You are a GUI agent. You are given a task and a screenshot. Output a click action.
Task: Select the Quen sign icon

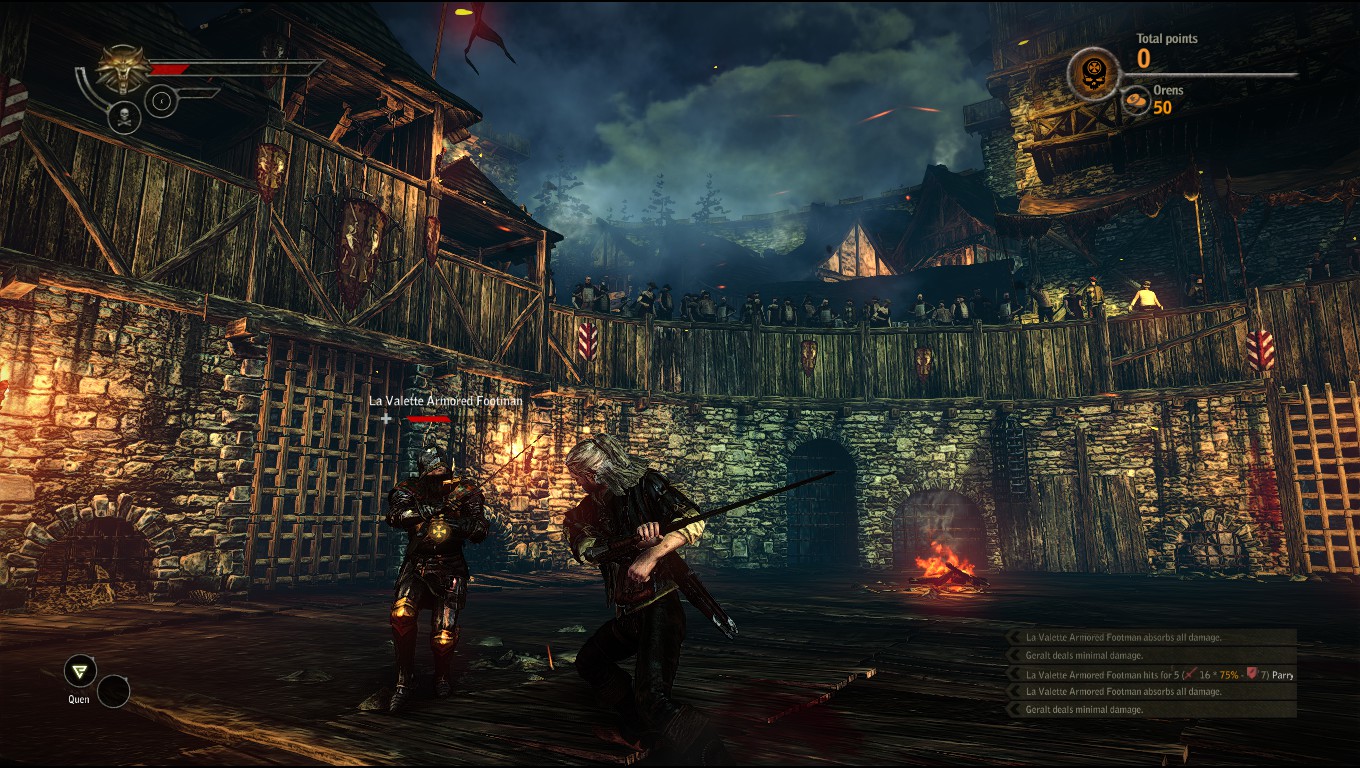point(80,671)
